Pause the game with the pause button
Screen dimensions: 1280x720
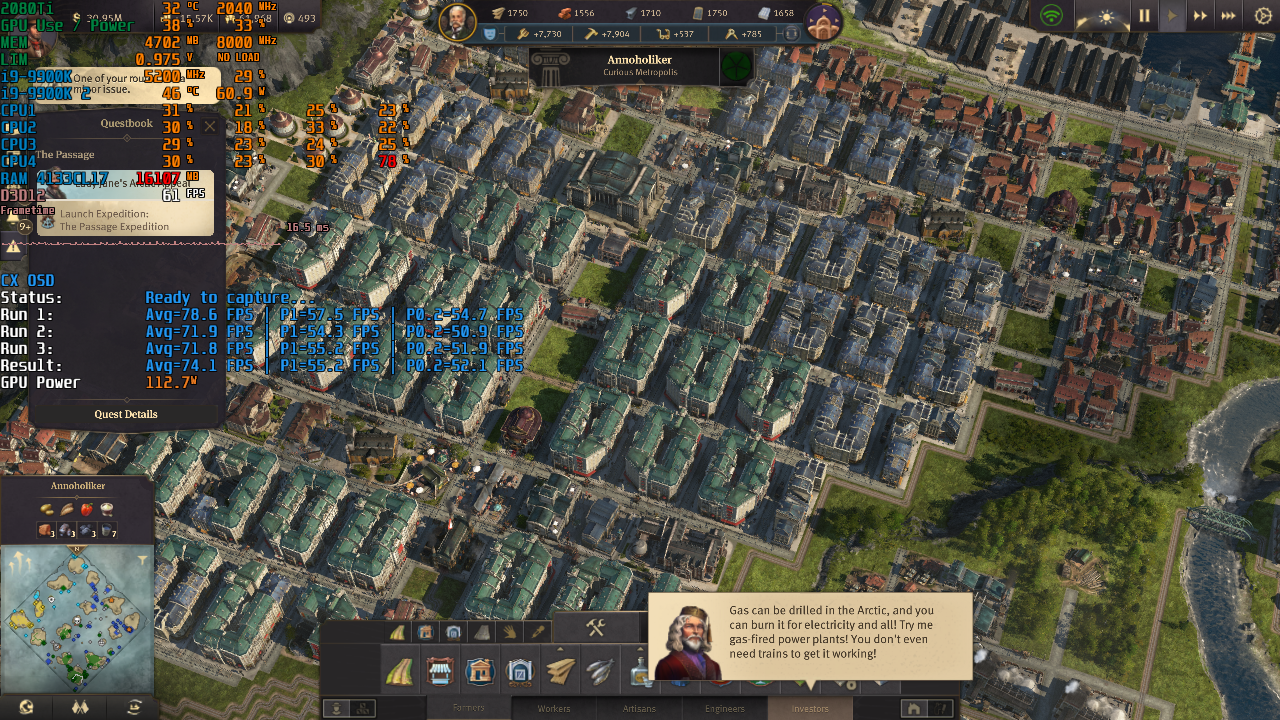click(1144, 15)
